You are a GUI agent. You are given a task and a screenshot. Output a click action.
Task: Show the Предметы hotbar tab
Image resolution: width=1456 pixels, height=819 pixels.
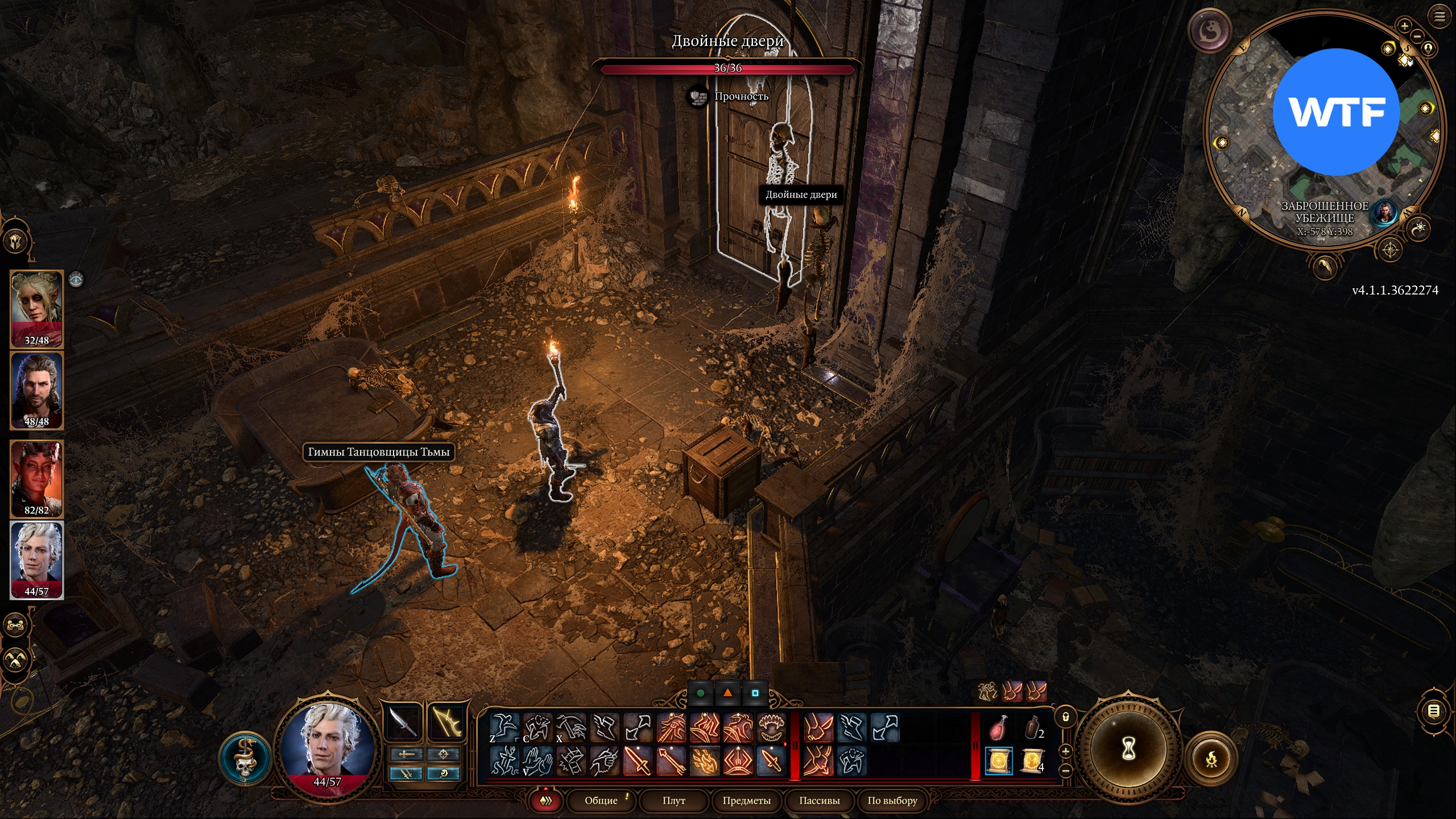click(x=746, y=800)
